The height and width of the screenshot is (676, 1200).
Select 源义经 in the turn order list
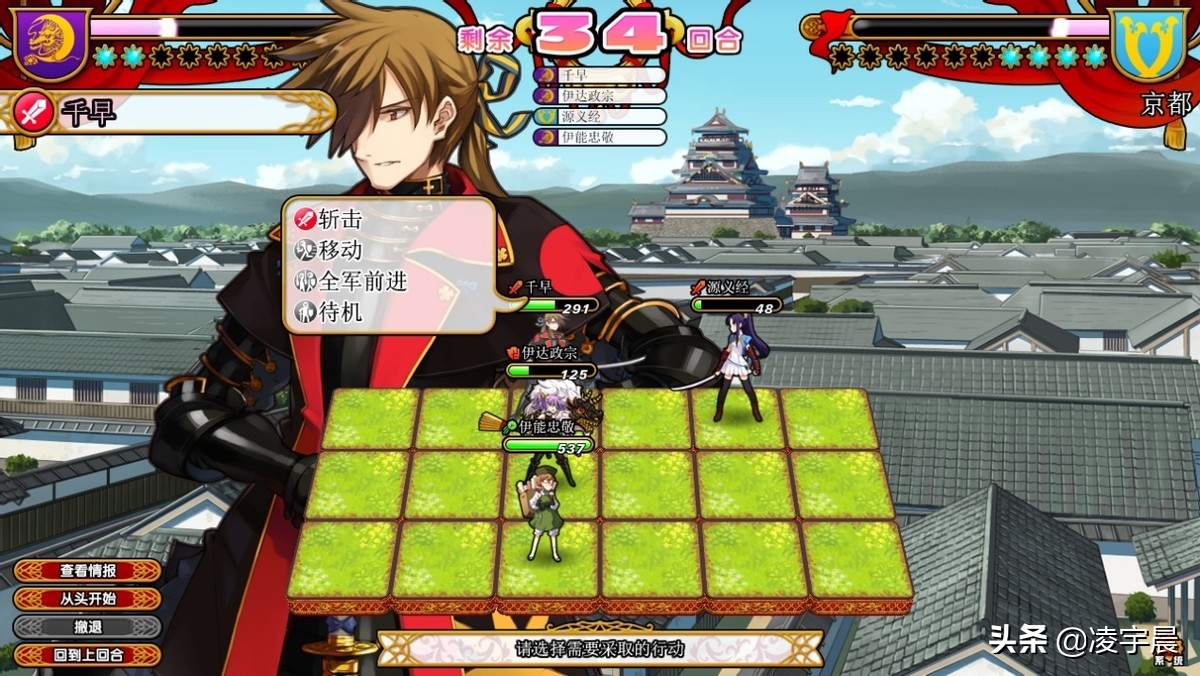(600, 116)
